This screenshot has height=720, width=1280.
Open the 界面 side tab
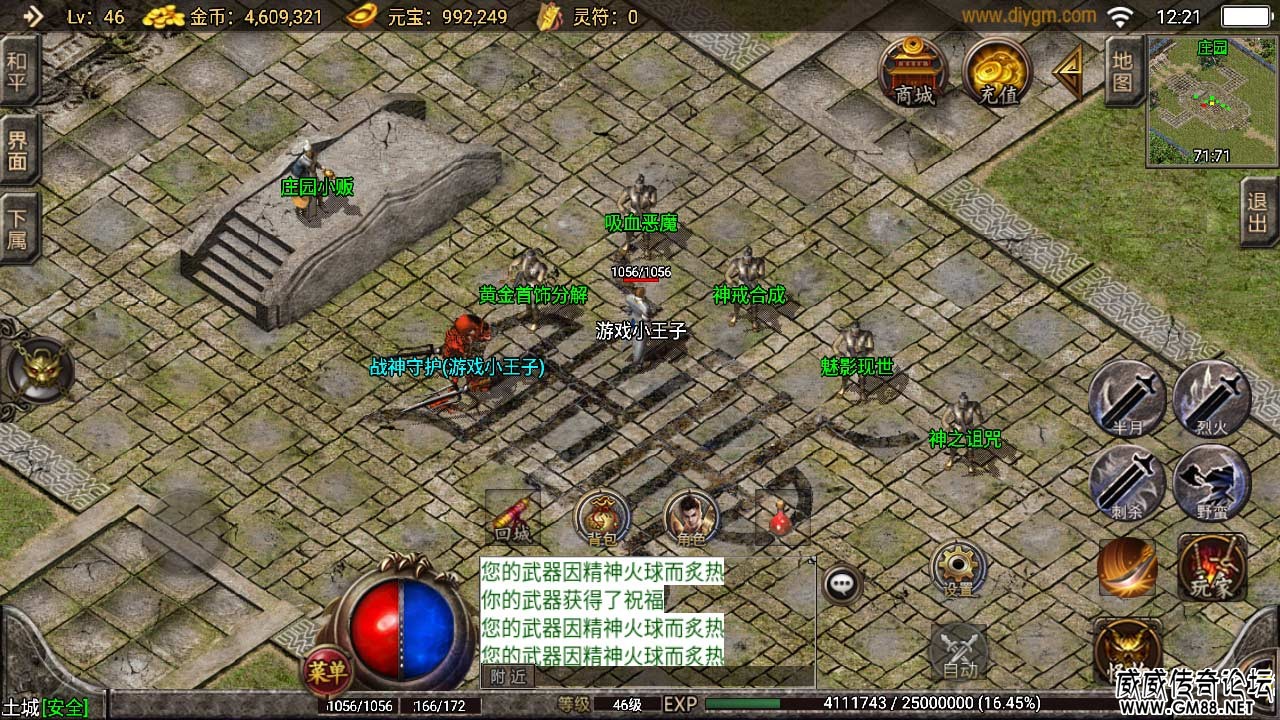[18, 151]
